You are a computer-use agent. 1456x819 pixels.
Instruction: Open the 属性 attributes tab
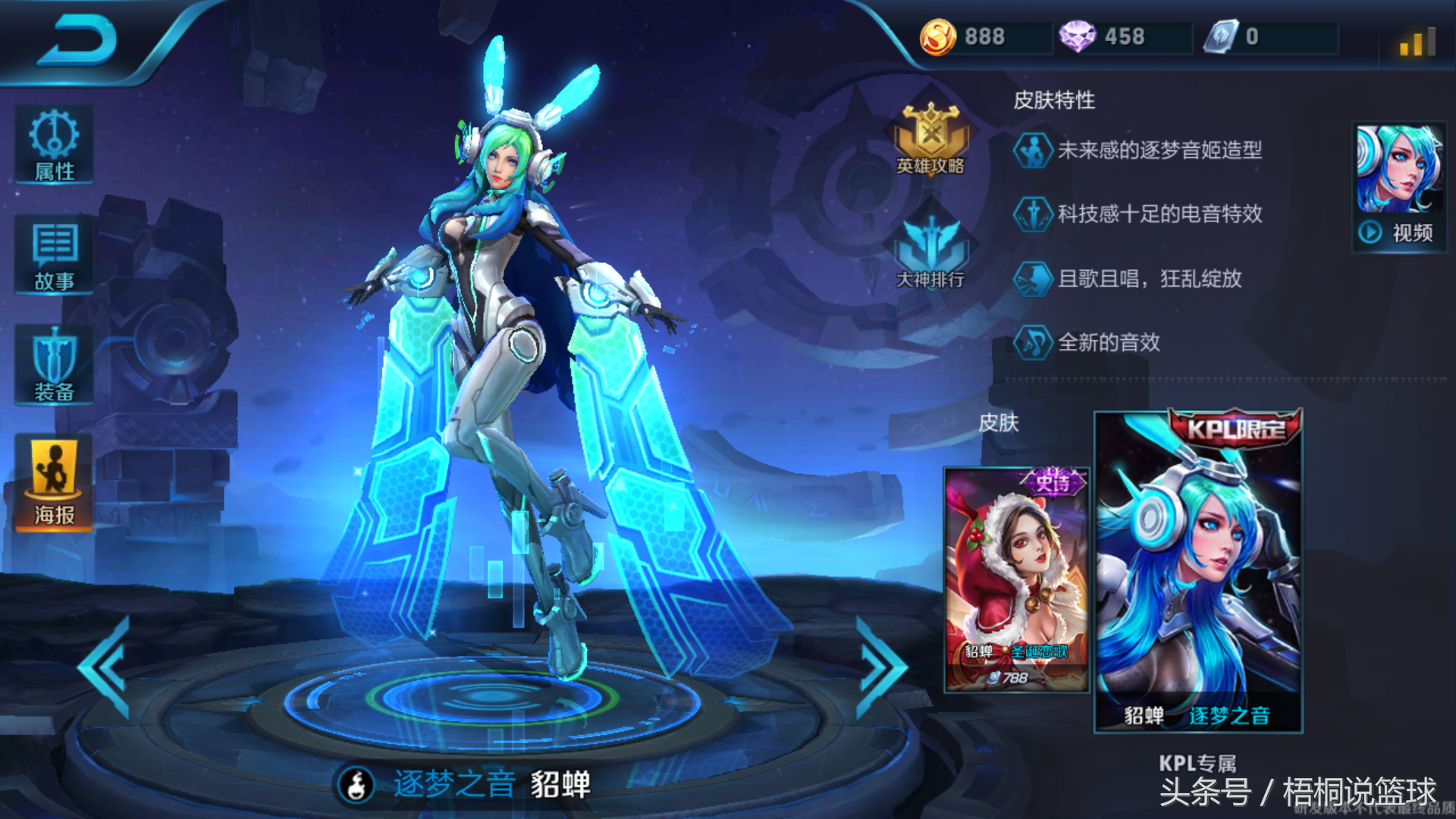[x=54, y=145]
